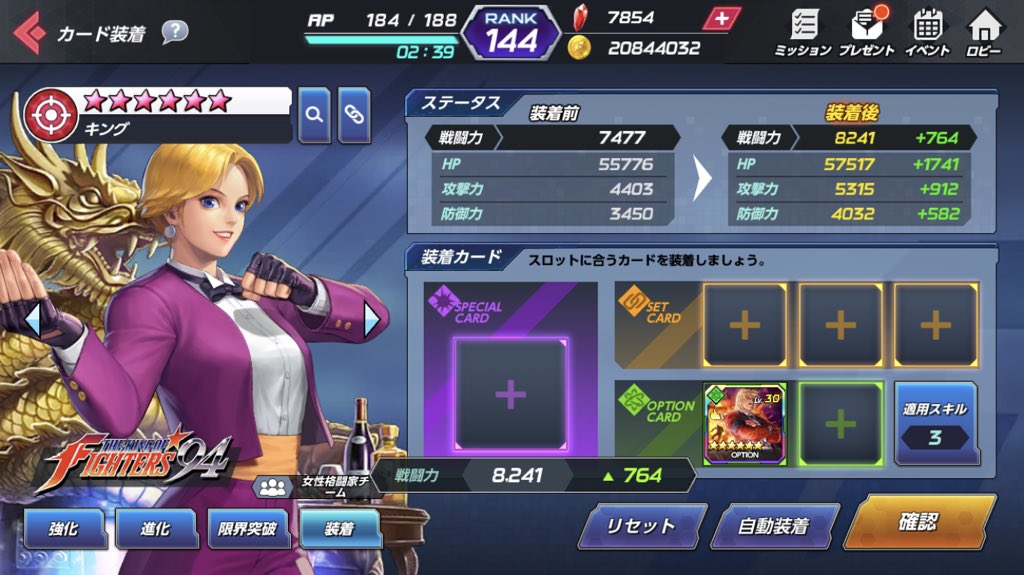This screenshot has height=575, width=1024.
Task: Select the empty green option card slot
Action: [840, 423]
